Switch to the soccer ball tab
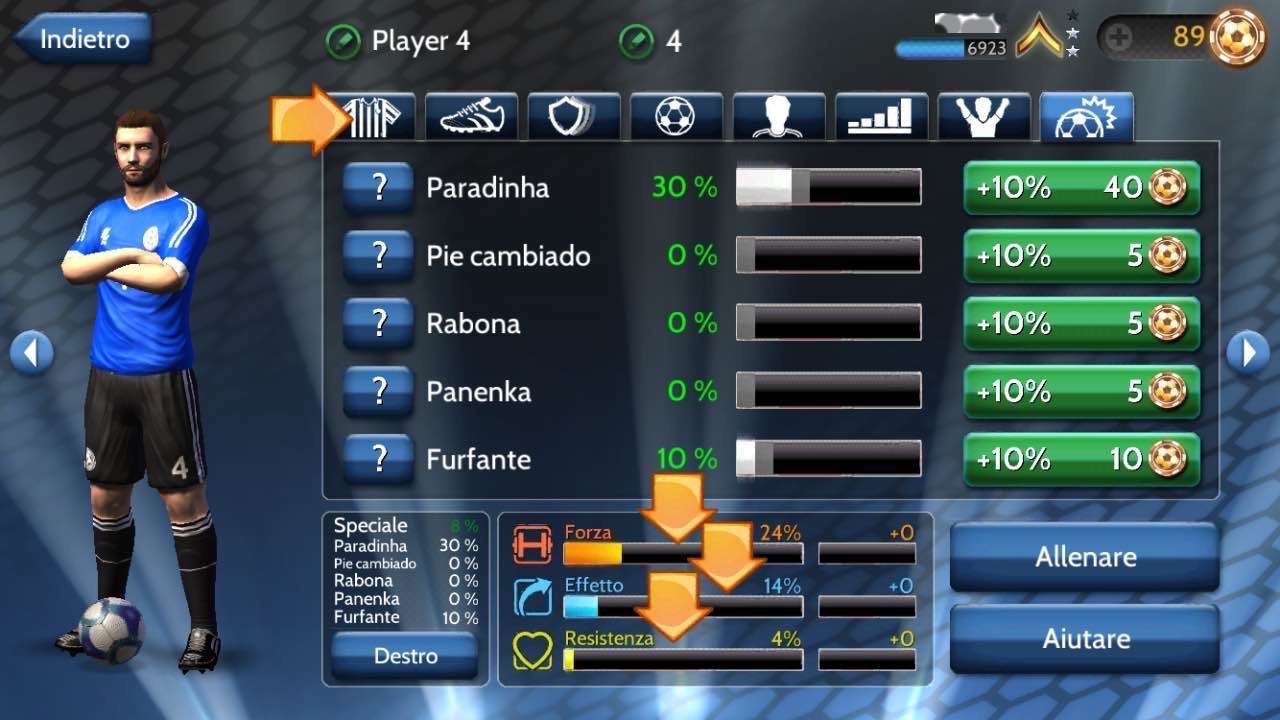This screenshot has height=720, width=1280. pyautogui.click(x=676, y=117)
